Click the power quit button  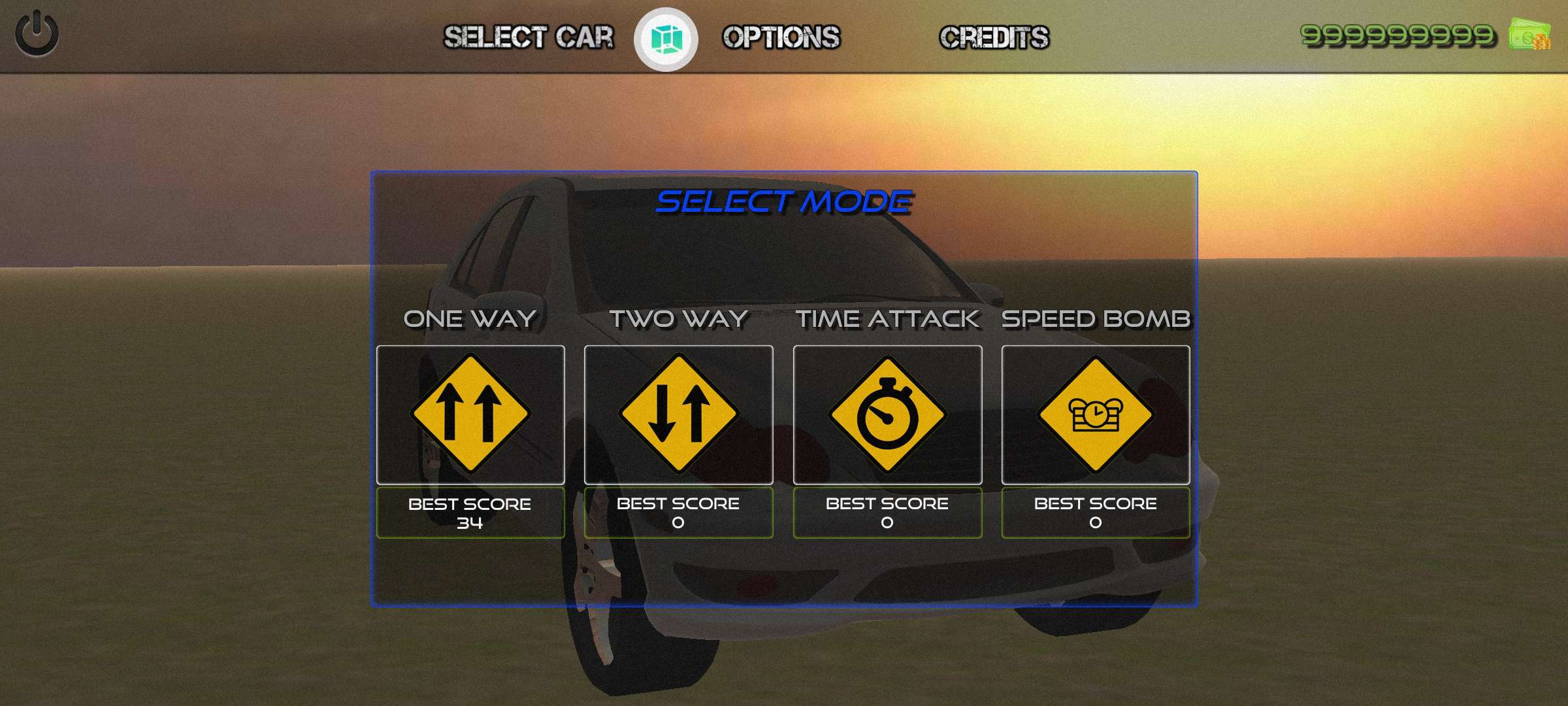[37, 33]
